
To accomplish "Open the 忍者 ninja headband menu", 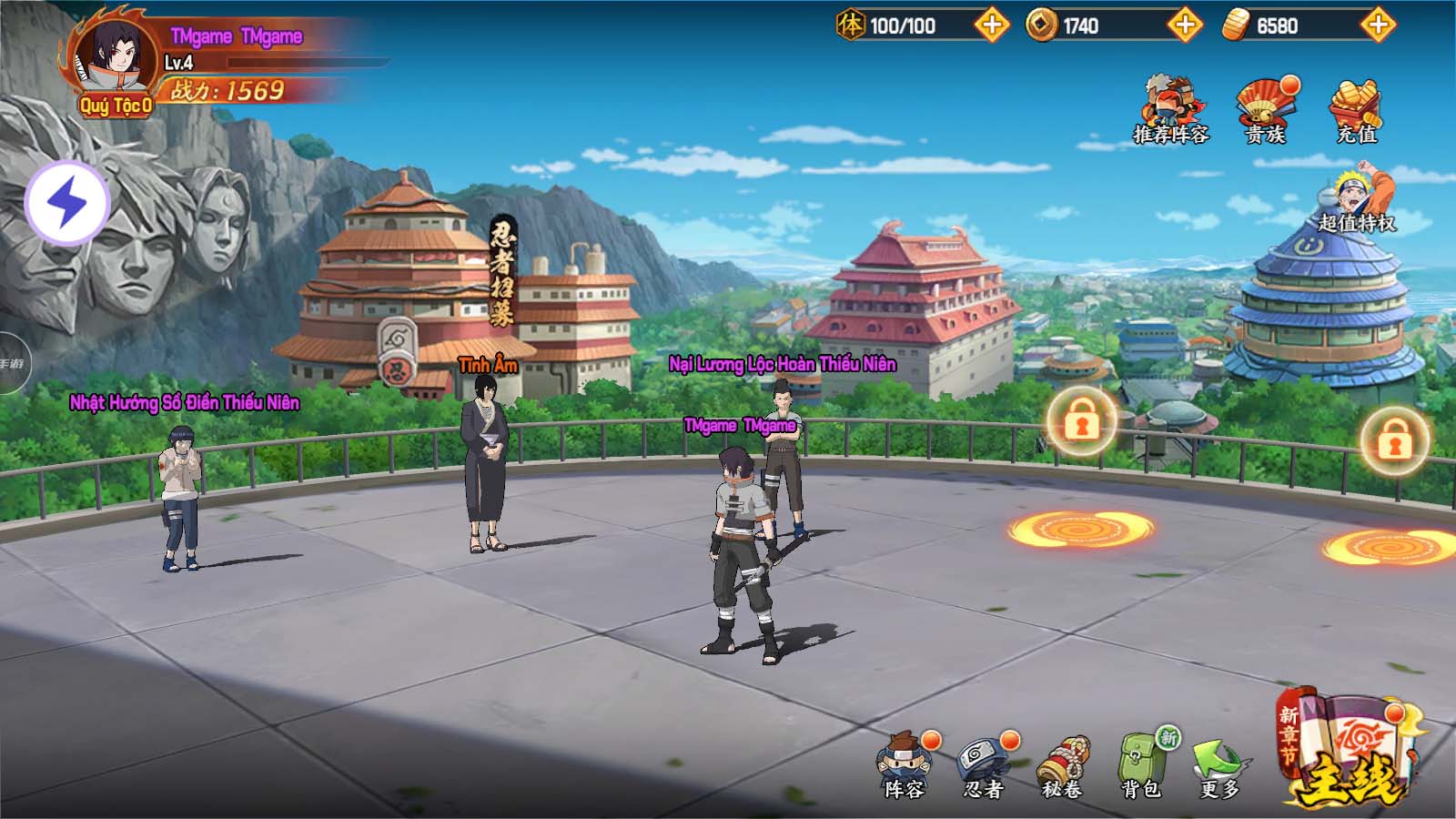I will [x=984, y=764].
